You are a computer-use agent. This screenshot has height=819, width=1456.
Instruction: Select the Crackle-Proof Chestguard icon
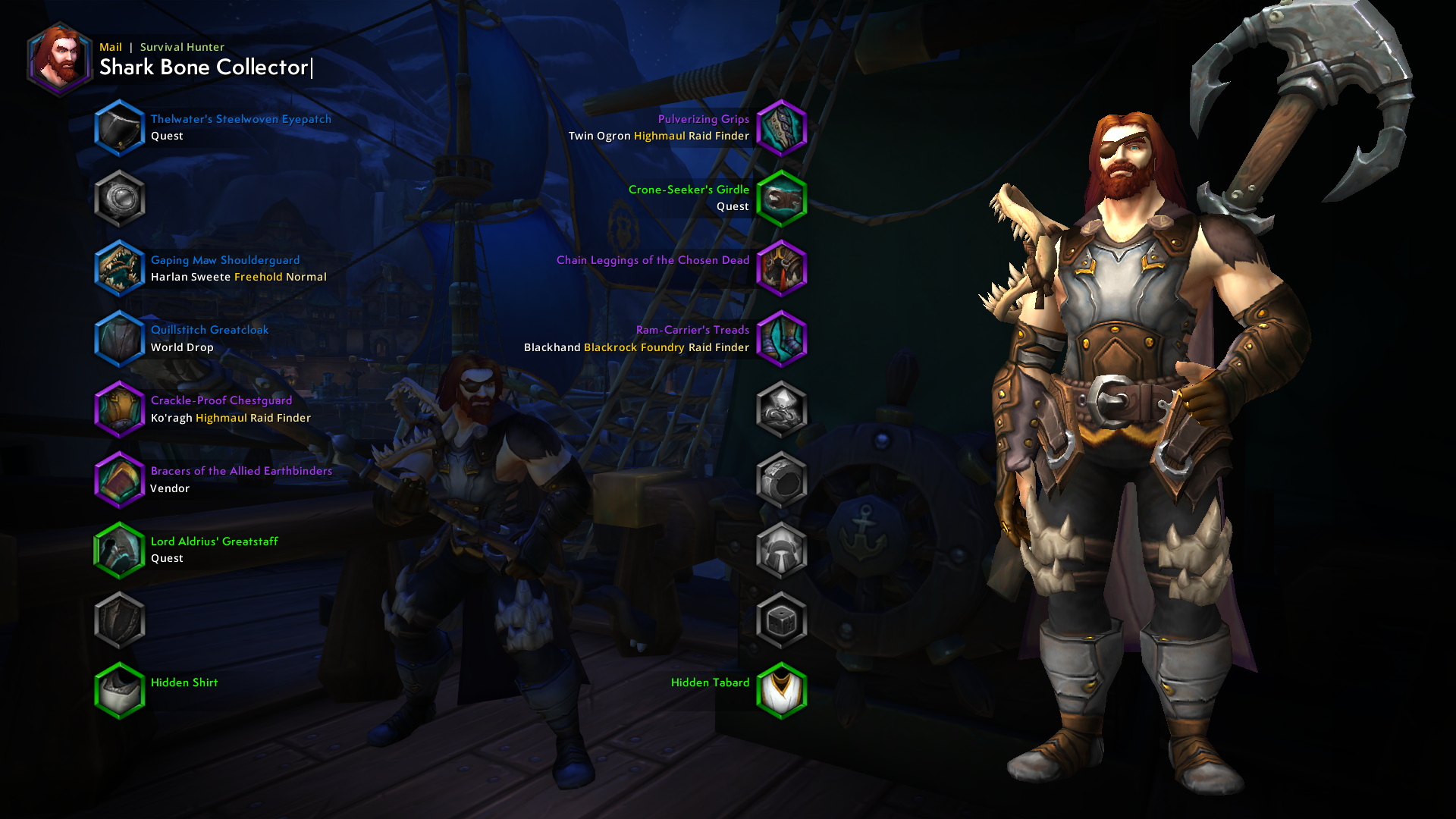click(x=120, y=409)
